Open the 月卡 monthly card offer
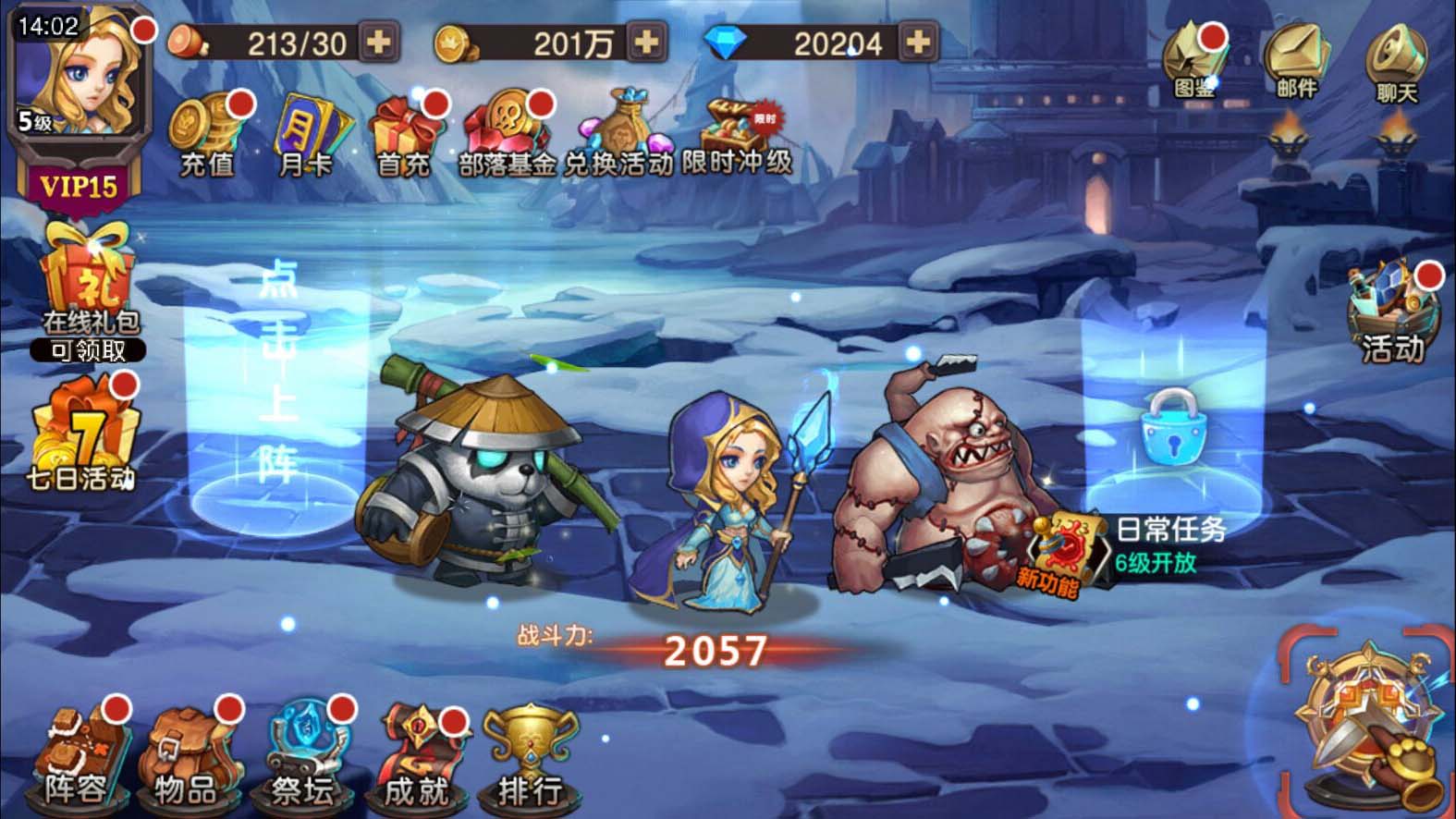This screenshot has width=1456, height=819. point(306,134)
